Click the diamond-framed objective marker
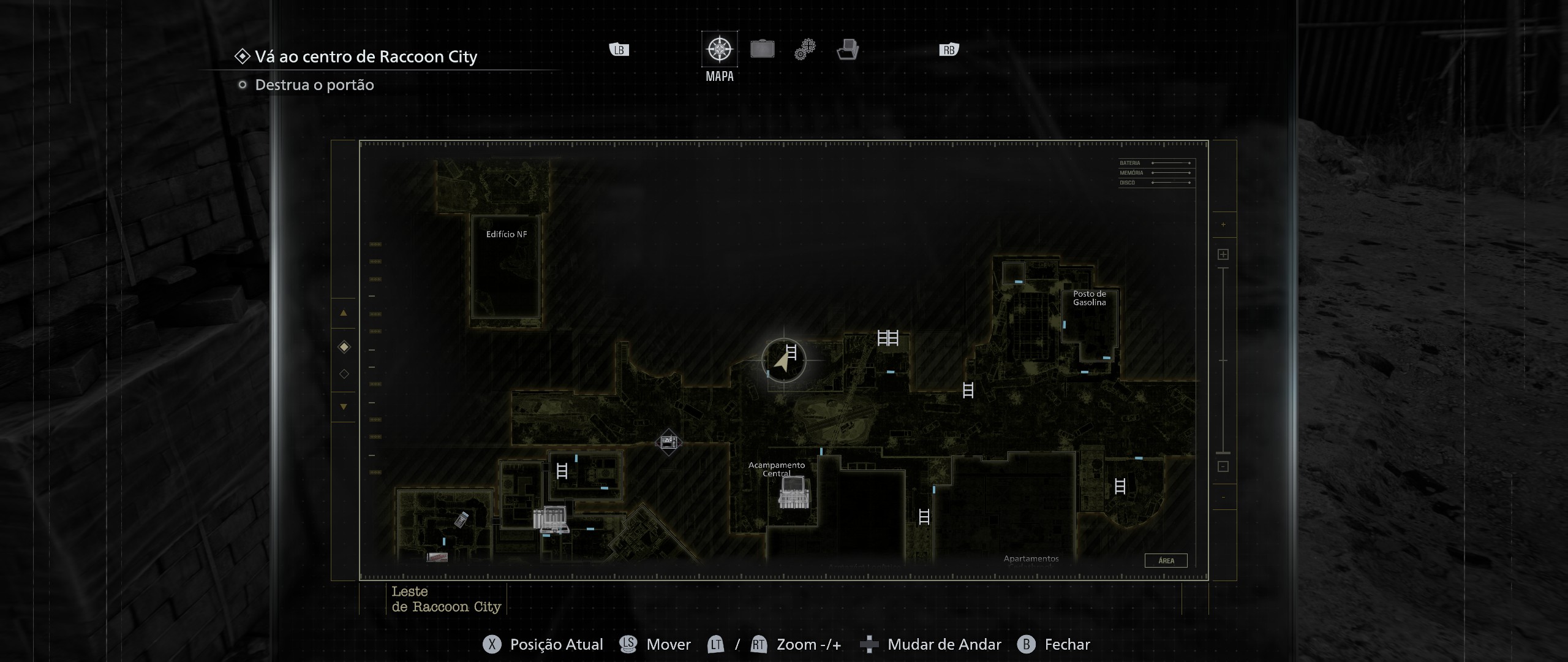The image size is (1568, 662). pos(668,441)
